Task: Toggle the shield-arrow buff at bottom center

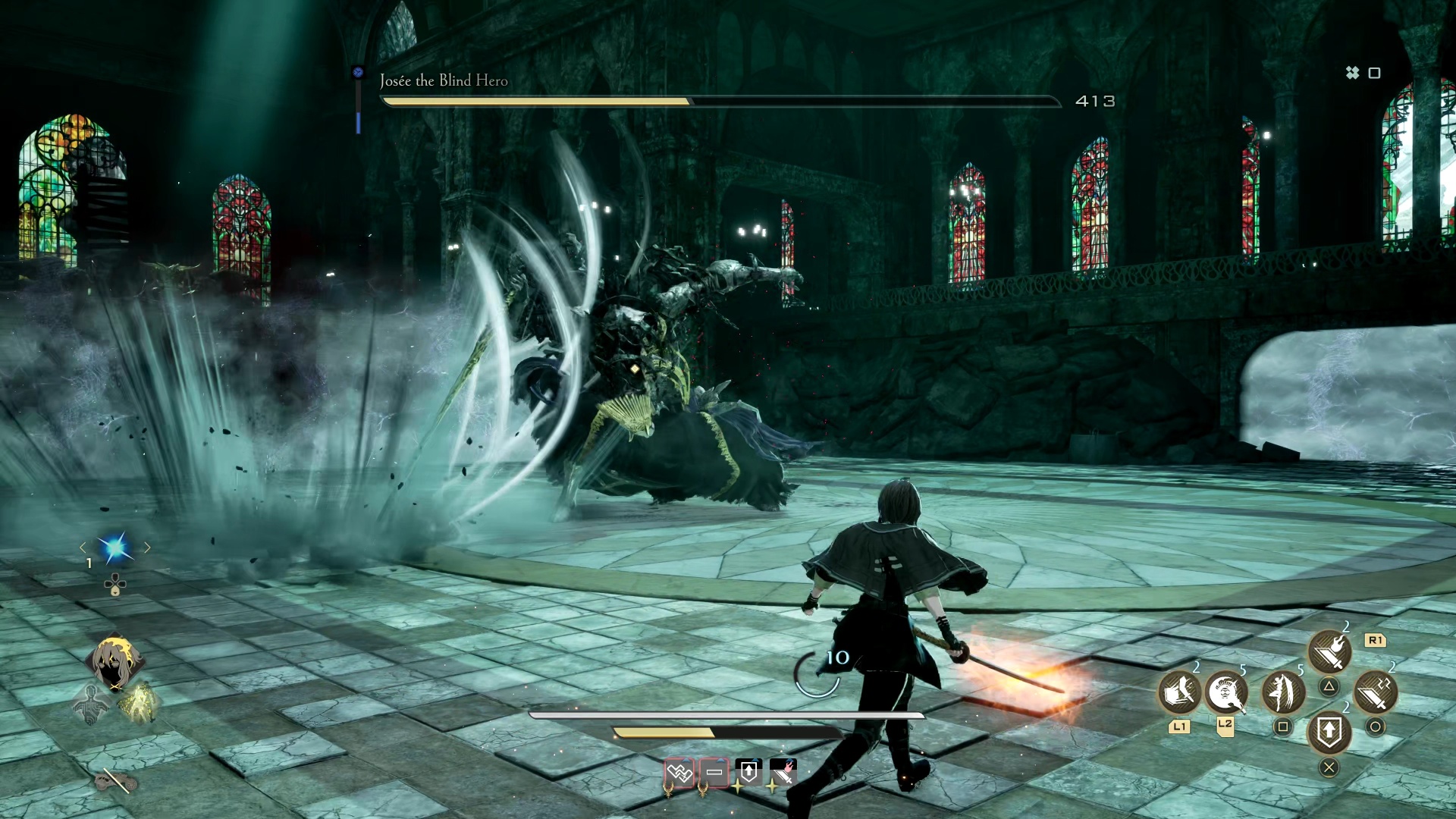Action: tap(749, 771)
